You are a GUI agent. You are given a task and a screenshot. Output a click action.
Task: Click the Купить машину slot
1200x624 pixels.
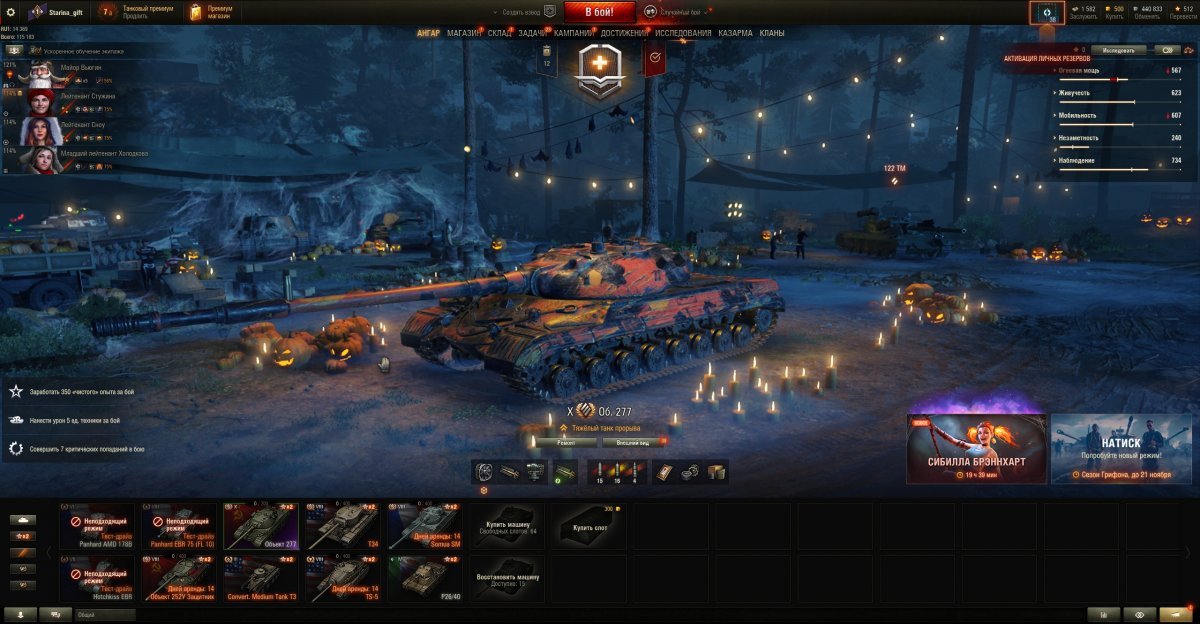coord(507,526)
